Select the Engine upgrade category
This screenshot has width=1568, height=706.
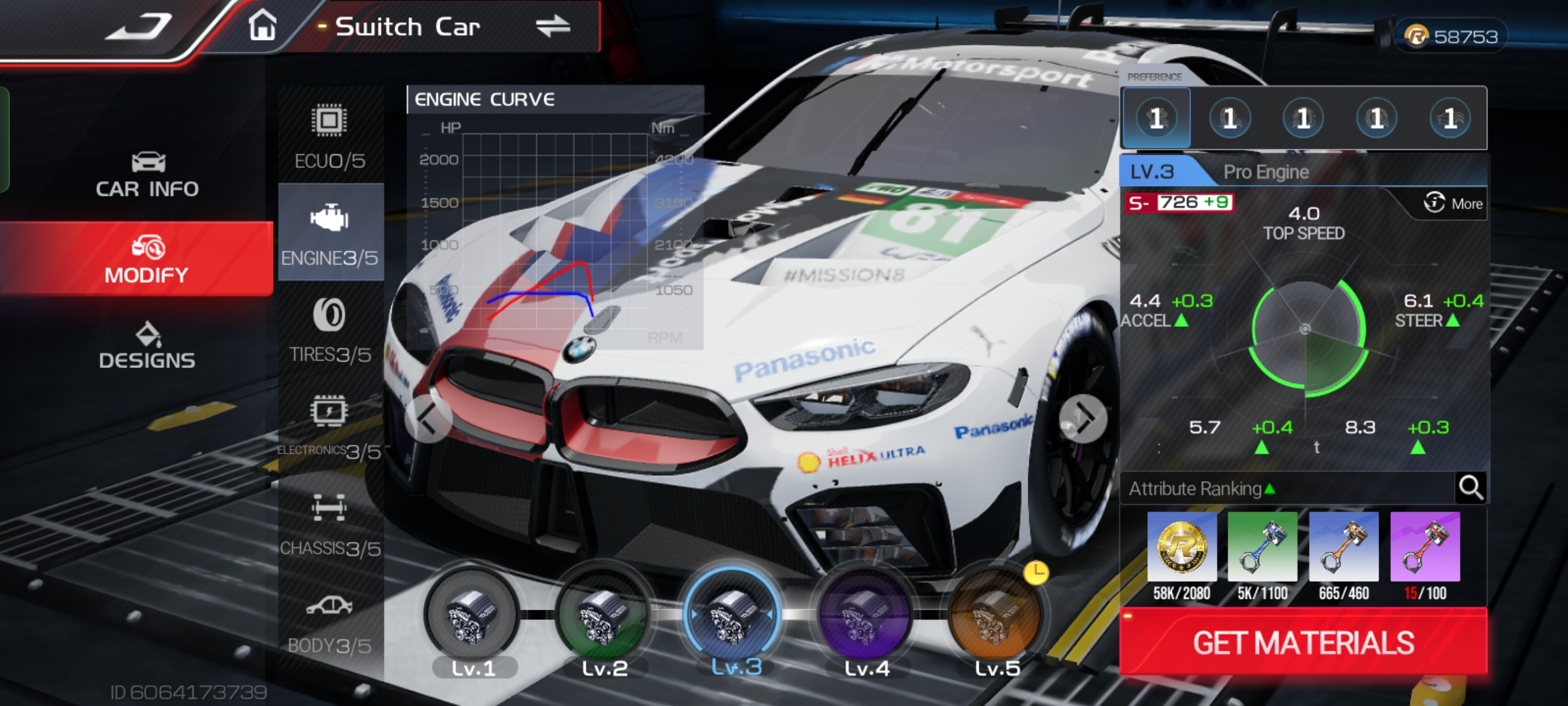[x=330, y=233]
